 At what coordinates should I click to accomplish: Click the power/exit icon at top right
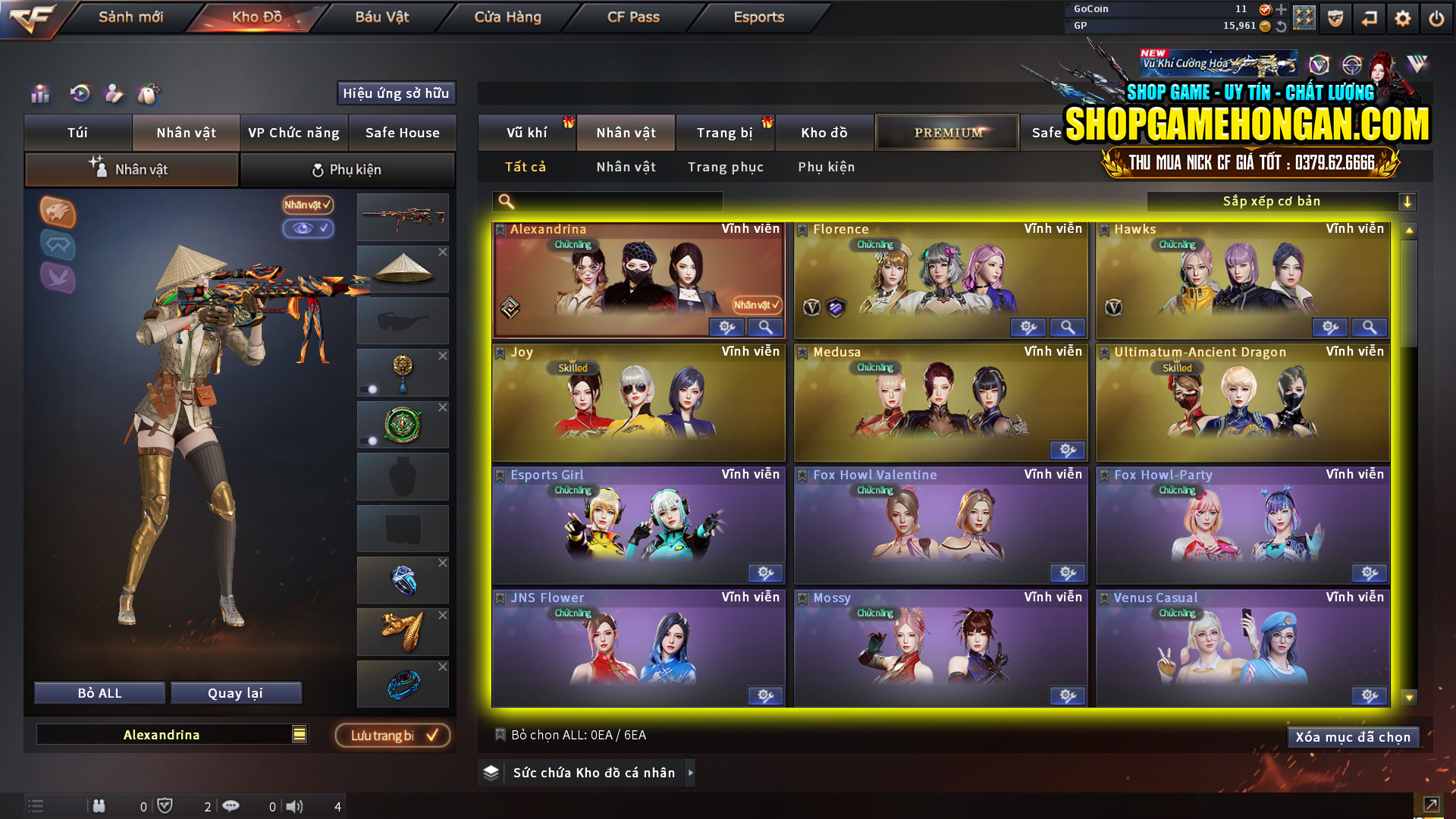click(x=1436, y=17)
